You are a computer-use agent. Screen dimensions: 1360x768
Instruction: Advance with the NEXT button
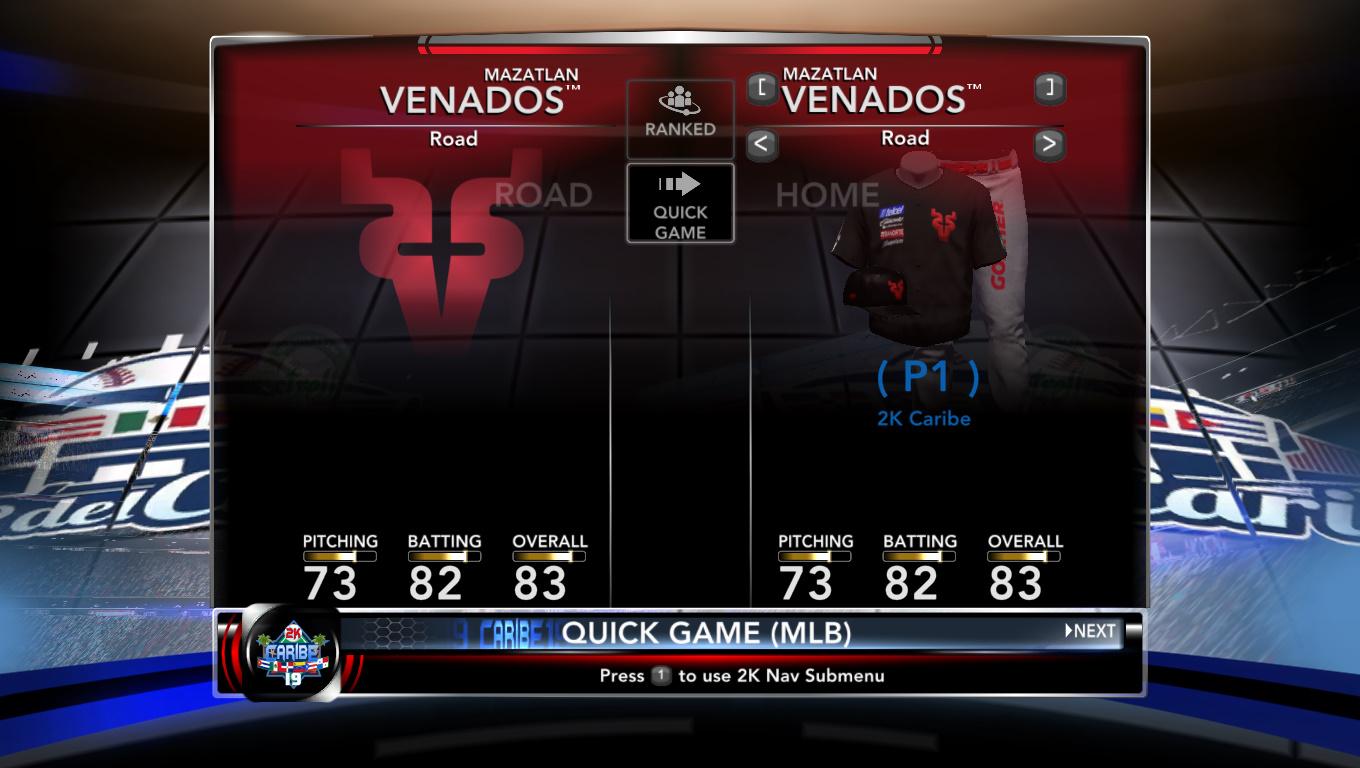coord(1090,631)
